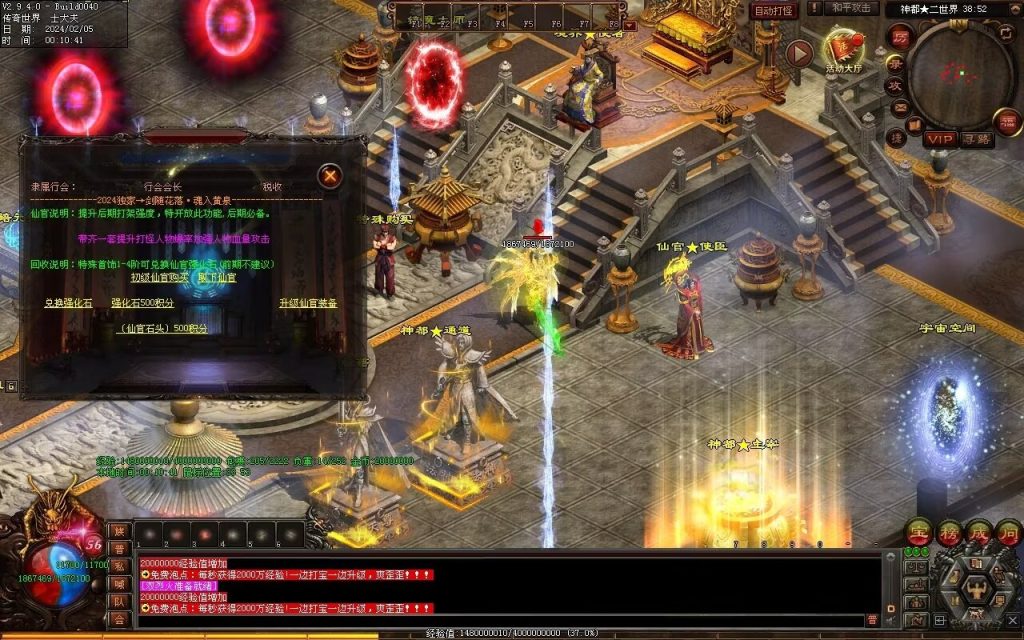Open the 活动大厅 event hall icon

843,48
